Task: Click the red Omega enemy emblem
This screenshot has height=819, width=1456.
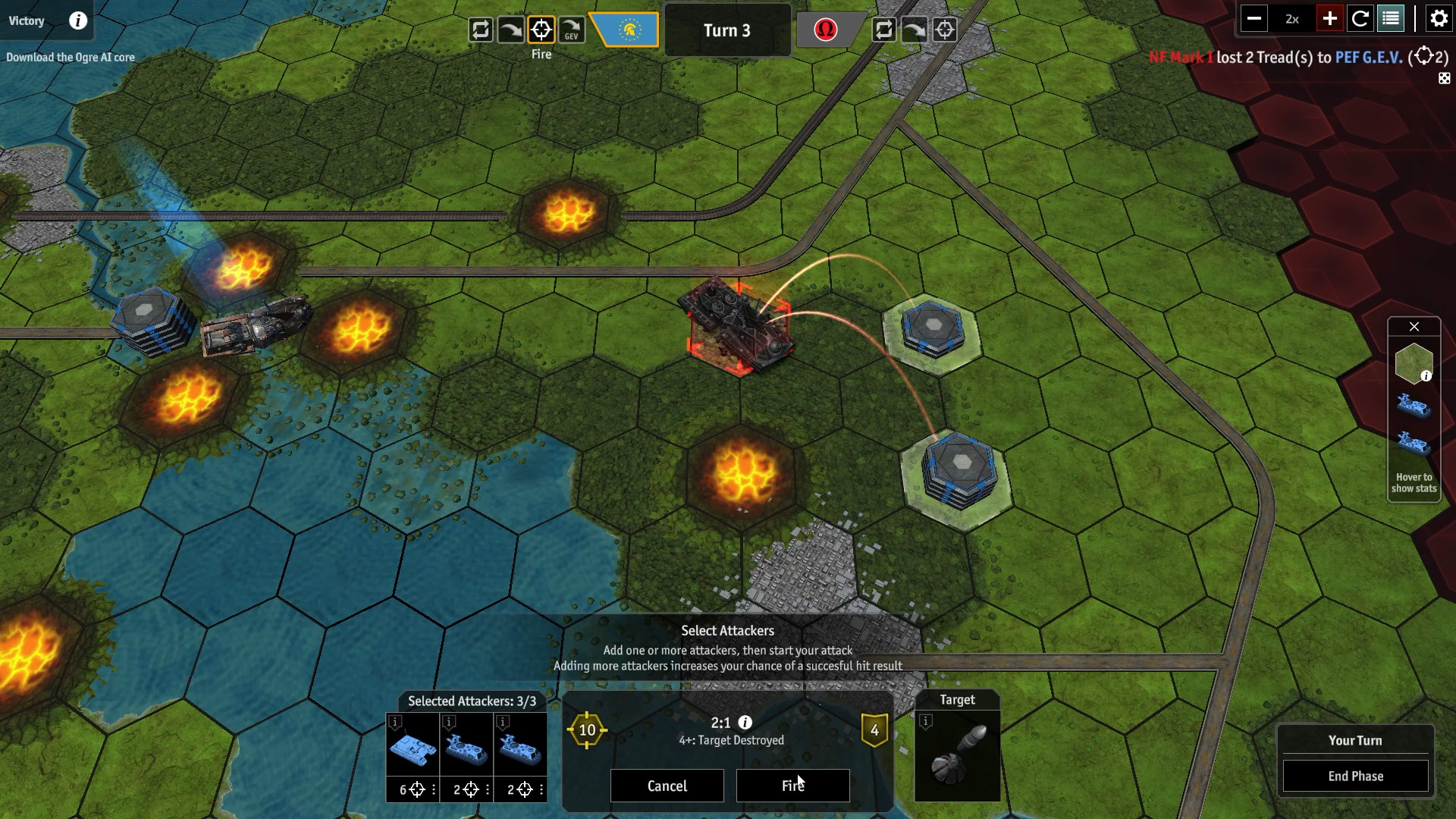Action: (827, 30)
